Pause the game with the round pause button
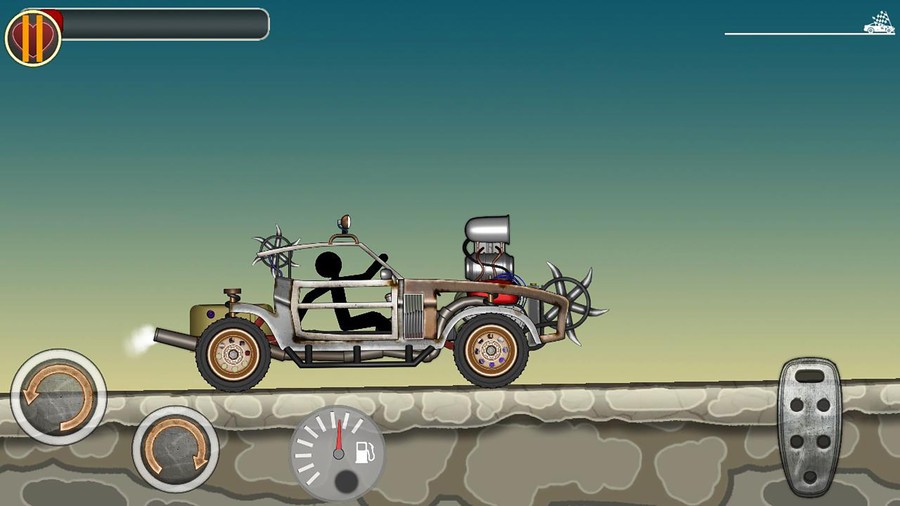The image size is (900, 506). click(x=33, y=37)
